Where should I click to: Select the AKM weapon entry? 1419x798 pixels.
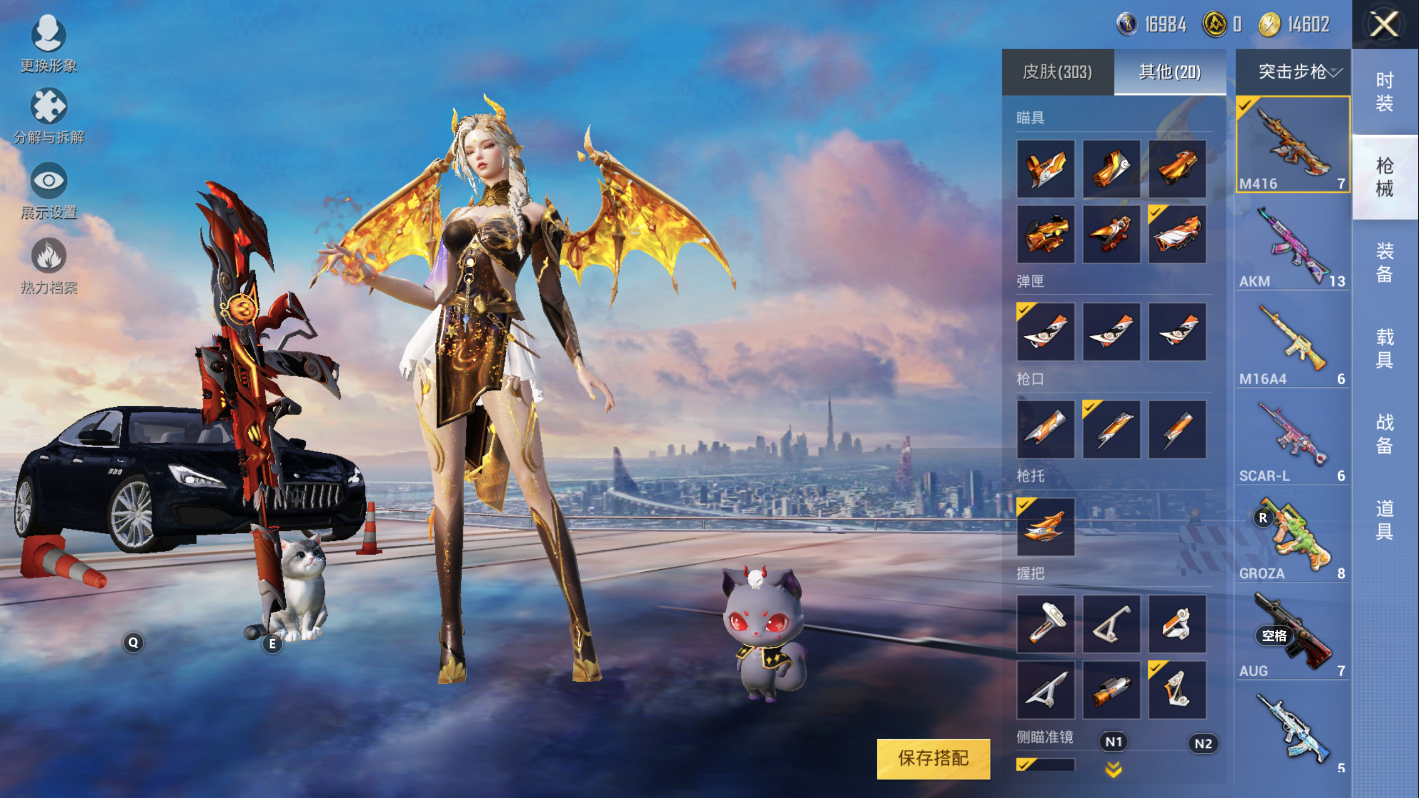(1293, 242)
